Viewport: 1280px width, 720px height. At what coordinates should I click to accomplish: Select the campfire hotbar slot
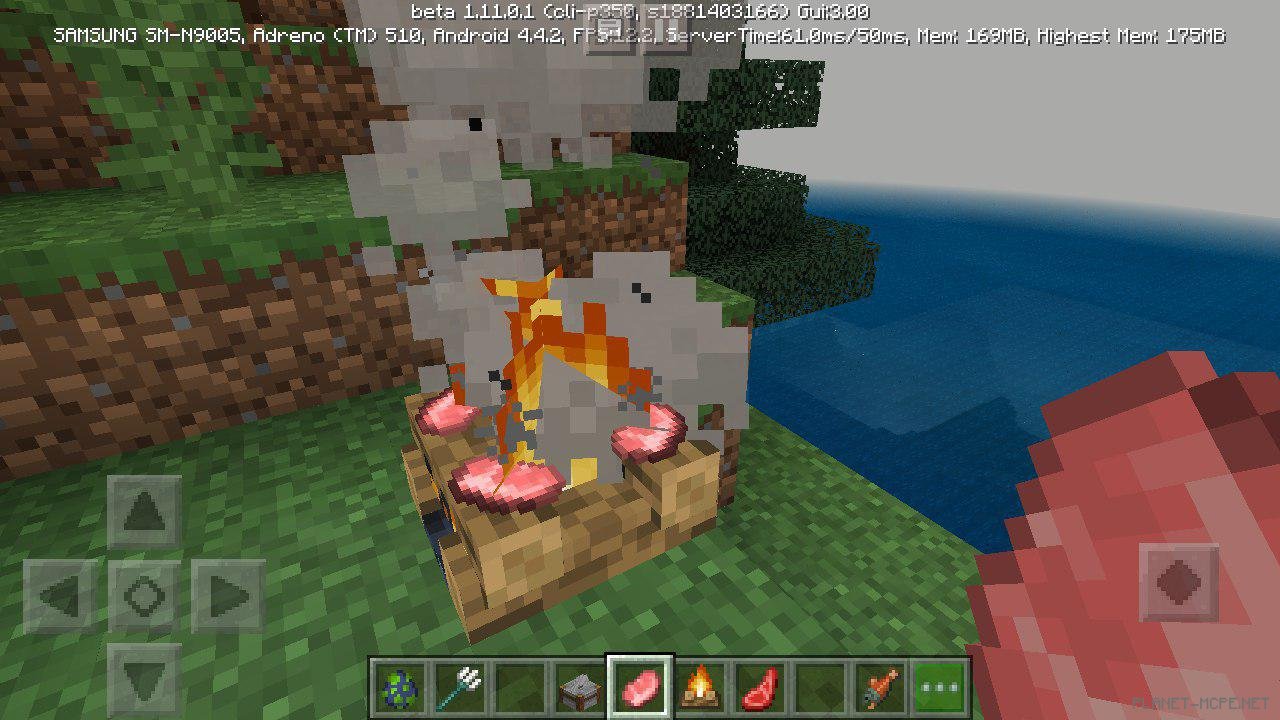coord(701,687)
